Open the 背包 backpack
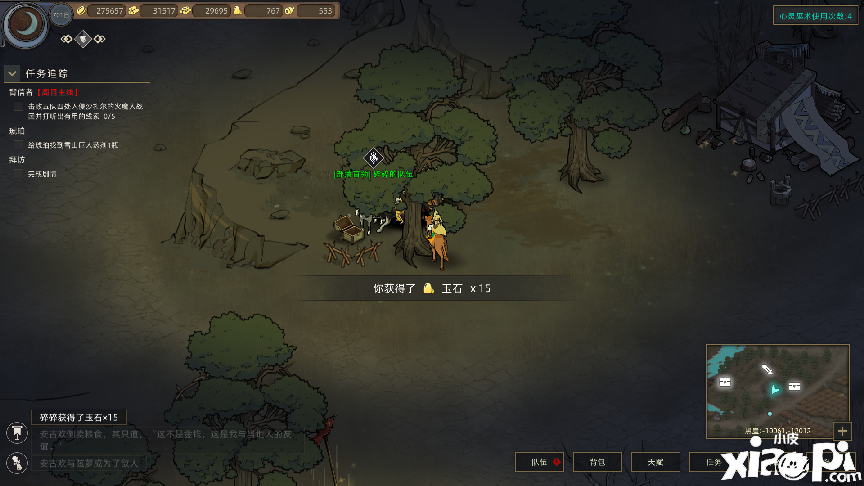The width and height of the screenshot is (864, 486). click(597, 462)
